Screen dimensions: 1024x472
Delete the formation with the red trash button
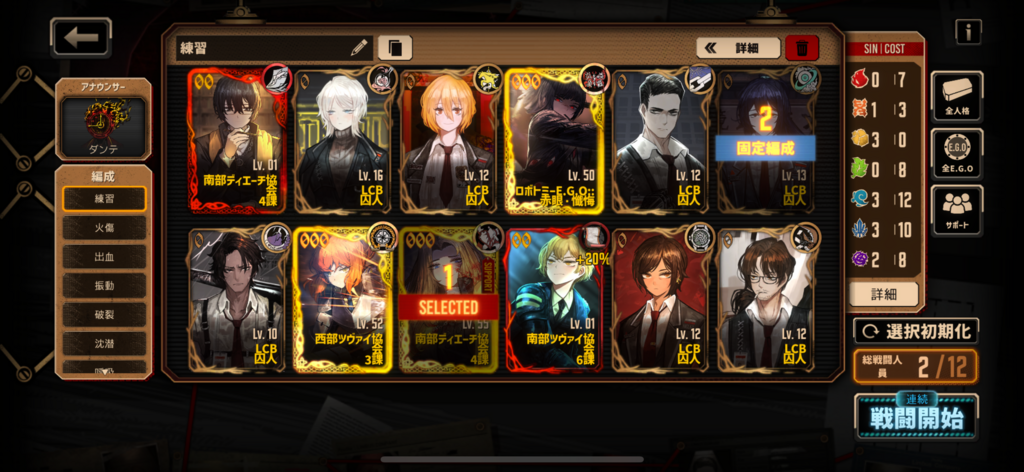tap(802, 47)
